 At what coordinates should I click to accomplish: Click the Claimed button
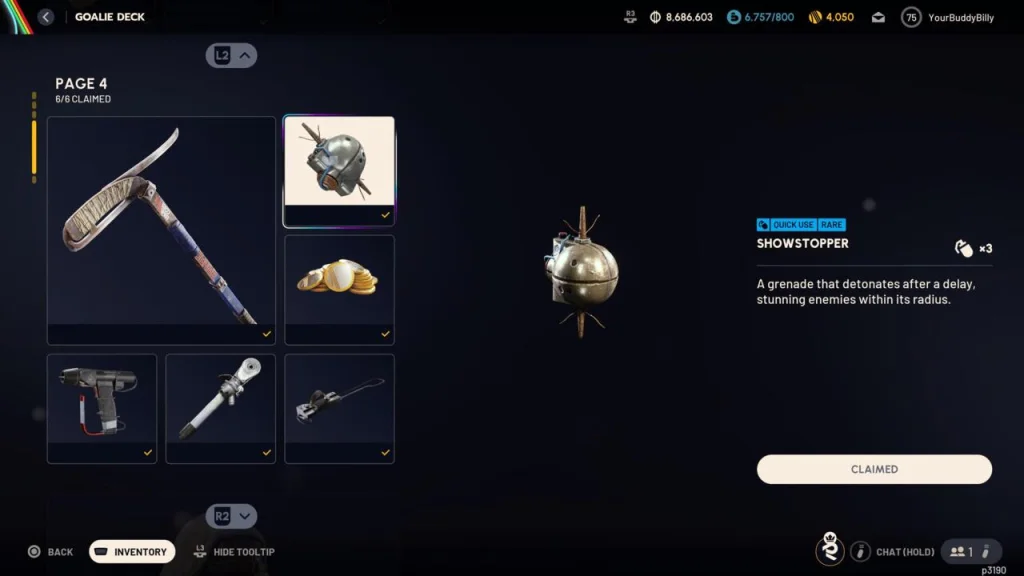pyautogui.click(x=874, y=469)
